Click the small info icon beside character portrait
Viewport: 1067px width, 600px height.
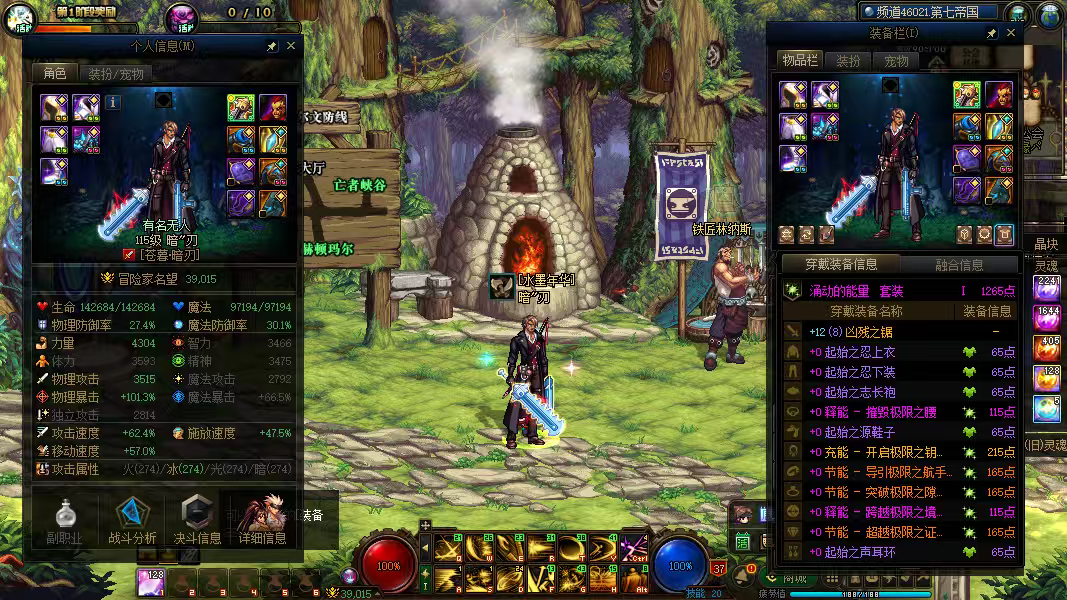point(113,102)
